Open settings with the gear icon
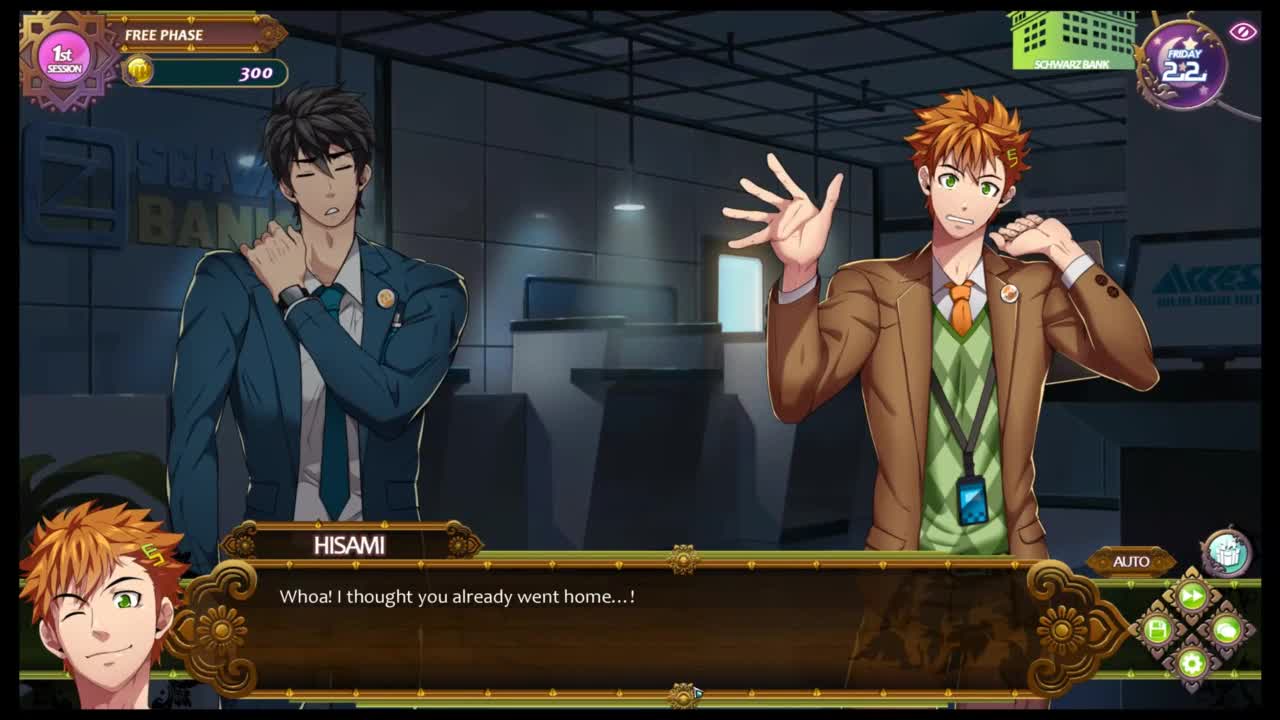1280x720 pixels. point(1192,662)
